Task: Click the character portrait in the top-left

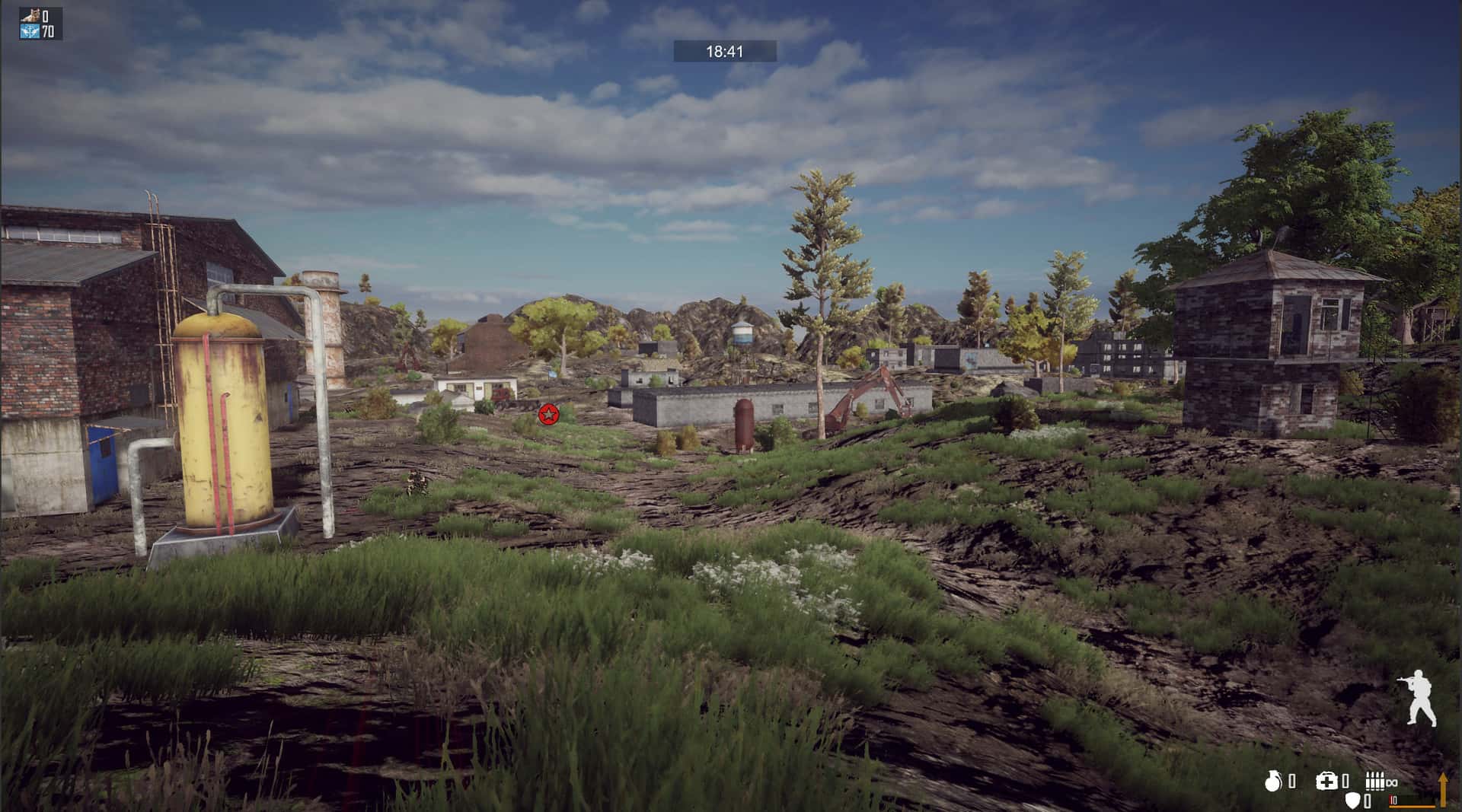Action: point(30,15)
